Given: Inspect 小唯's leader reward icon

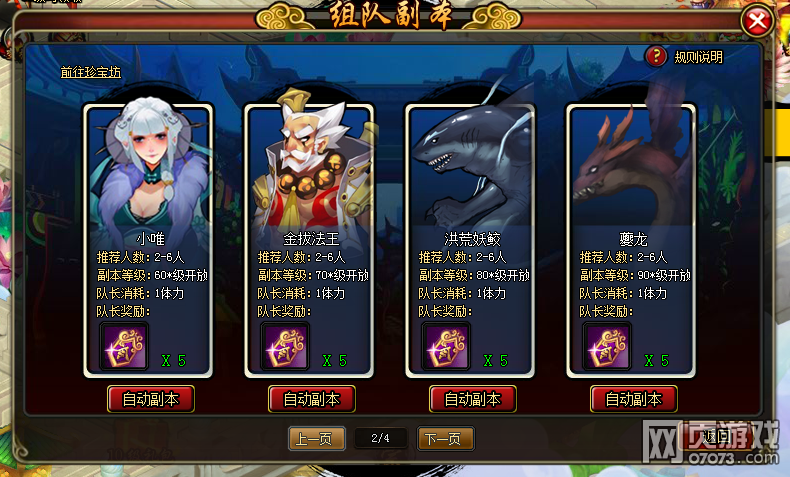Looking at the screenshot, I should click(122, 347).
